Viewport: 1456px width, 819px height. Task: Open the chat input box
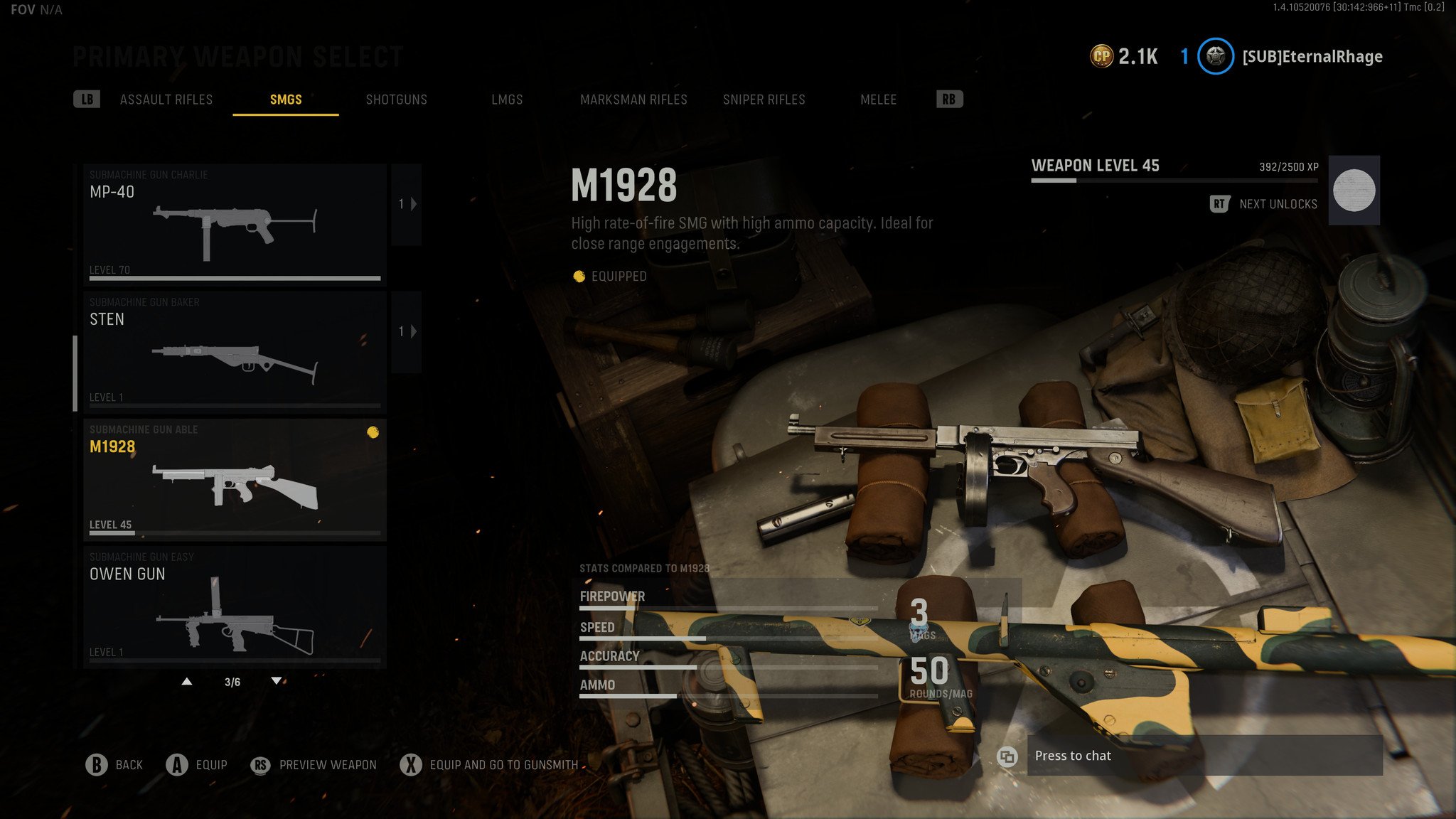[1204, 756]
